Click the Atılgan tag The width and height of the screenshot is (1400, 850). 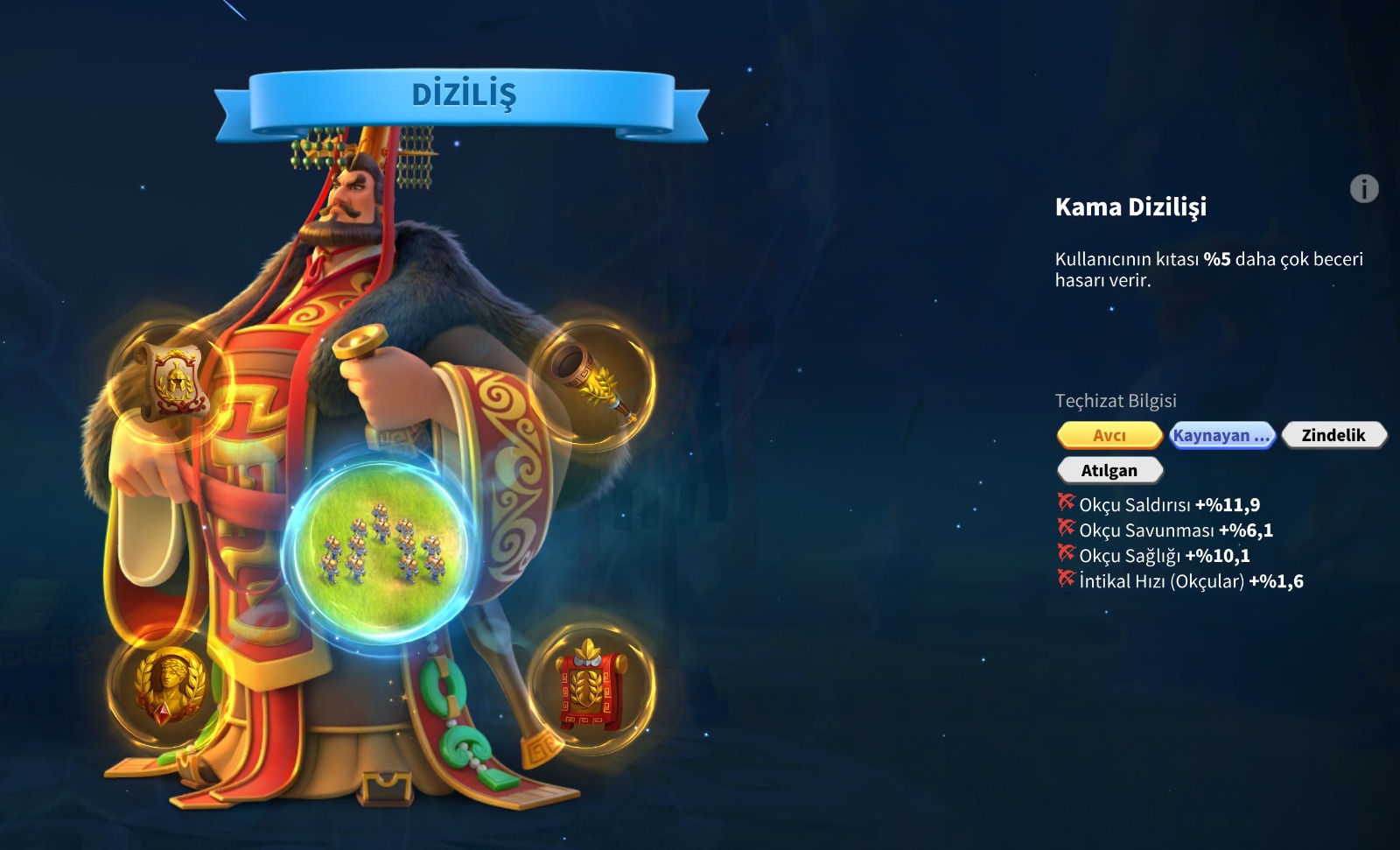pyautogui.click(x=1109, y=470)
